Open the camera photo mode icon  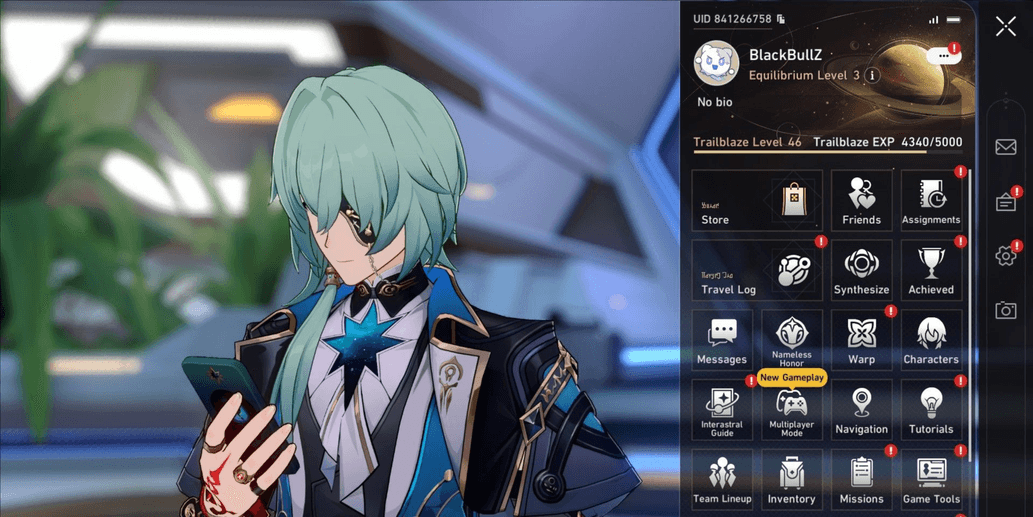tap(1006, 311)
